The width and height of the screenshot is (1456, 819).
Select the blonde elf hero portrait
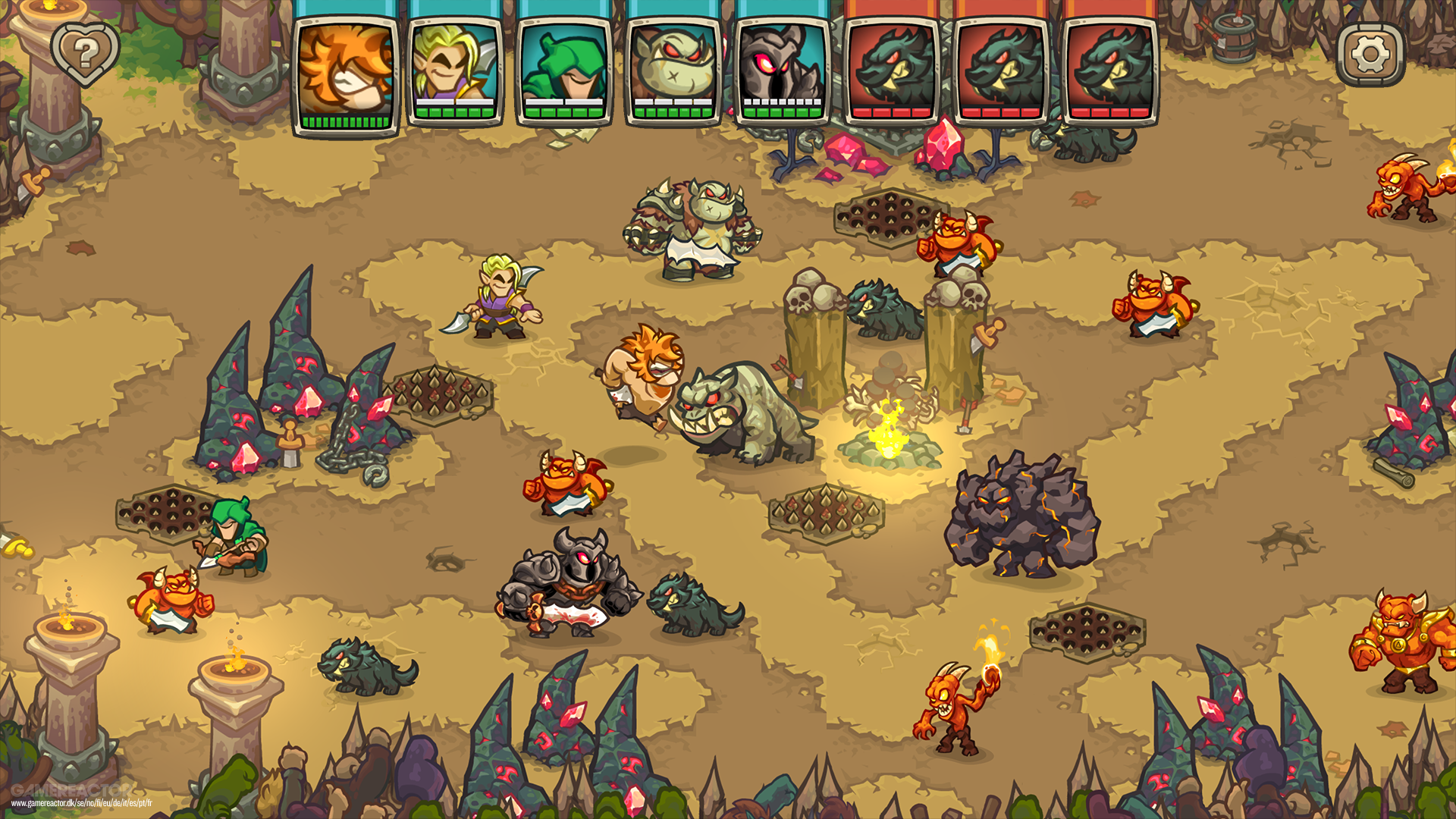point(455,68)
